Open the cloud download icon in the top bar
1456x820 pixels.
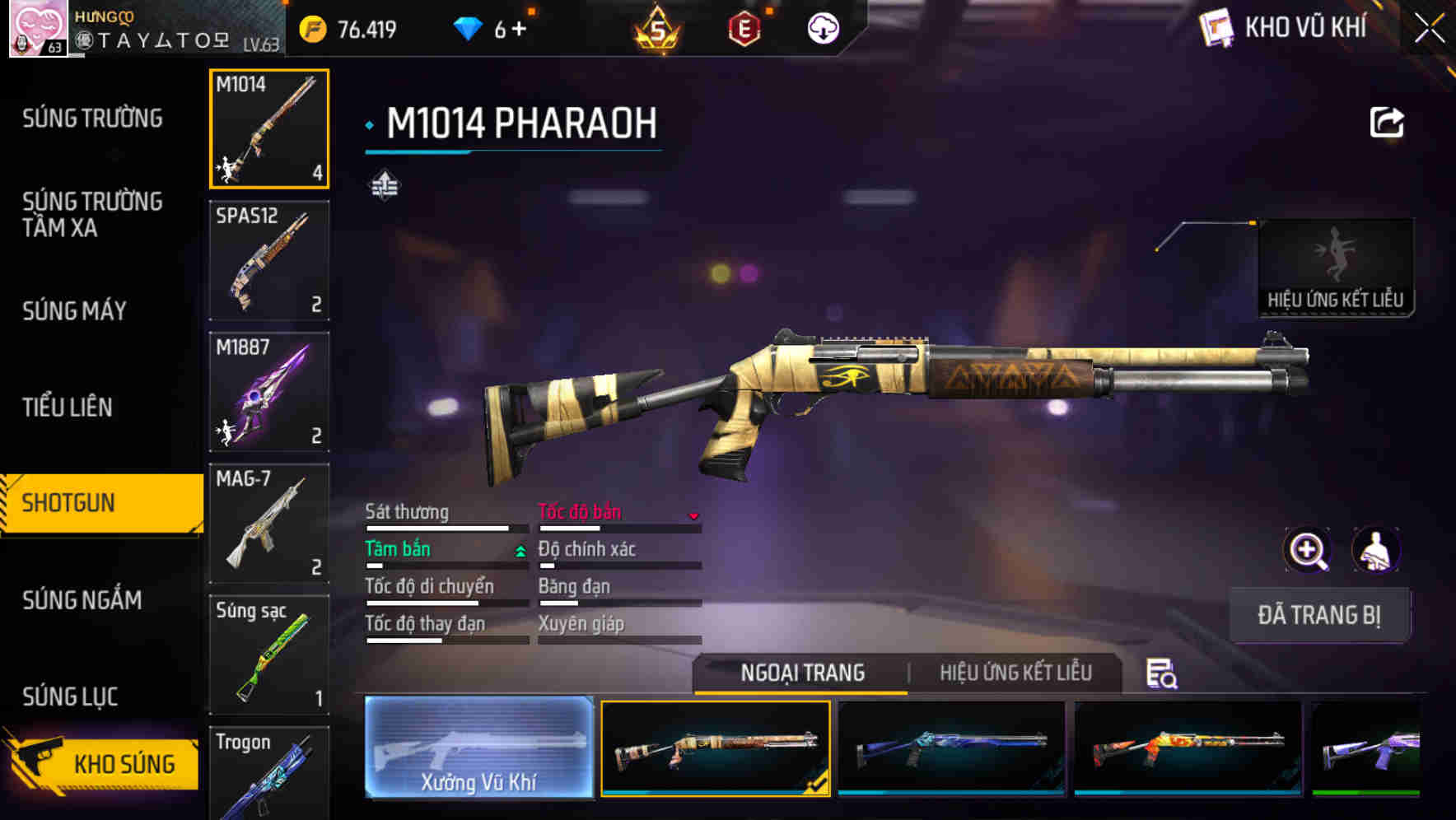(x=821, y=28)
